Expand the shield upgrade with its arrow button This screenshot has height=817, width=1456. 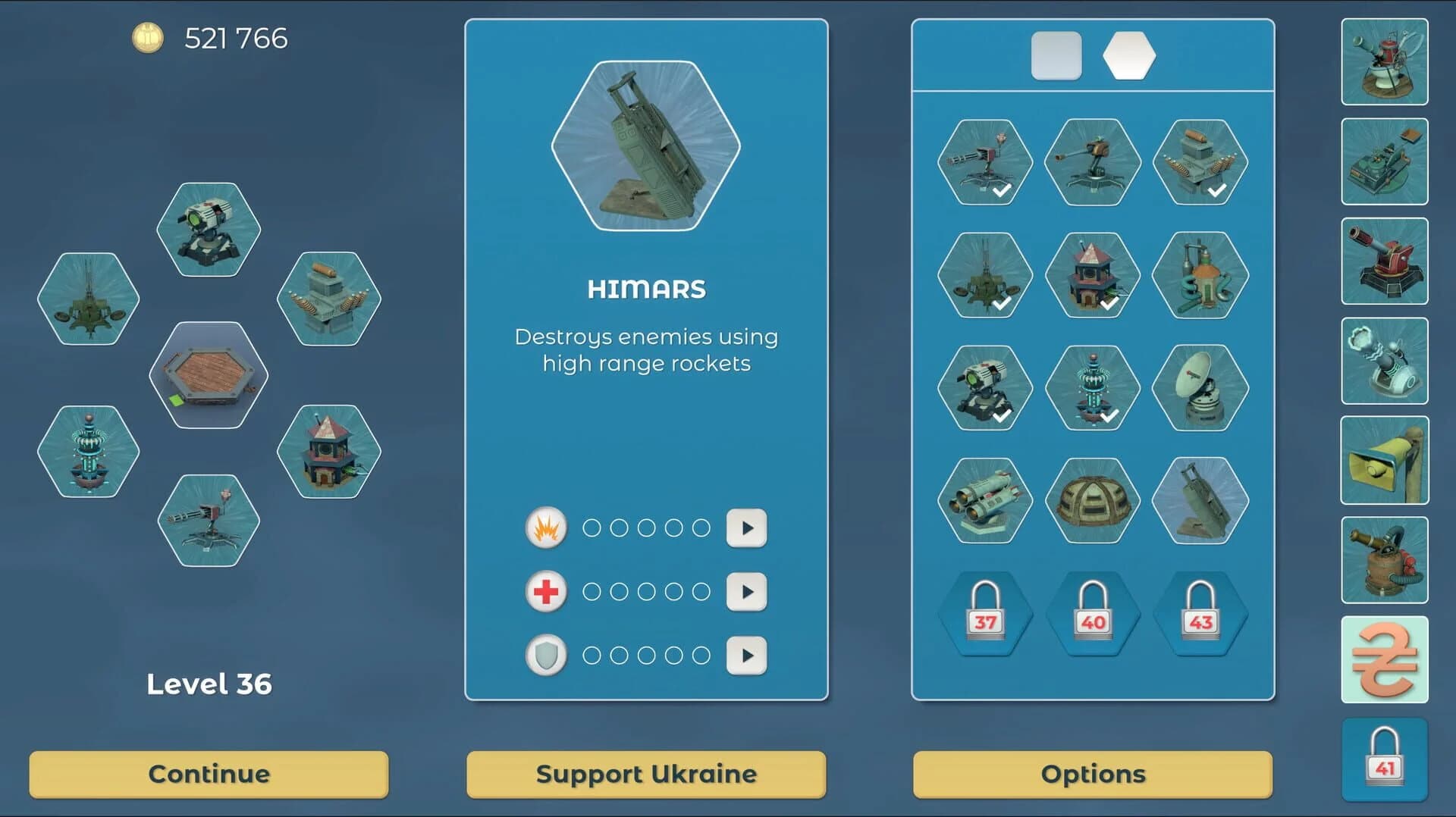[x=747, y=655]
